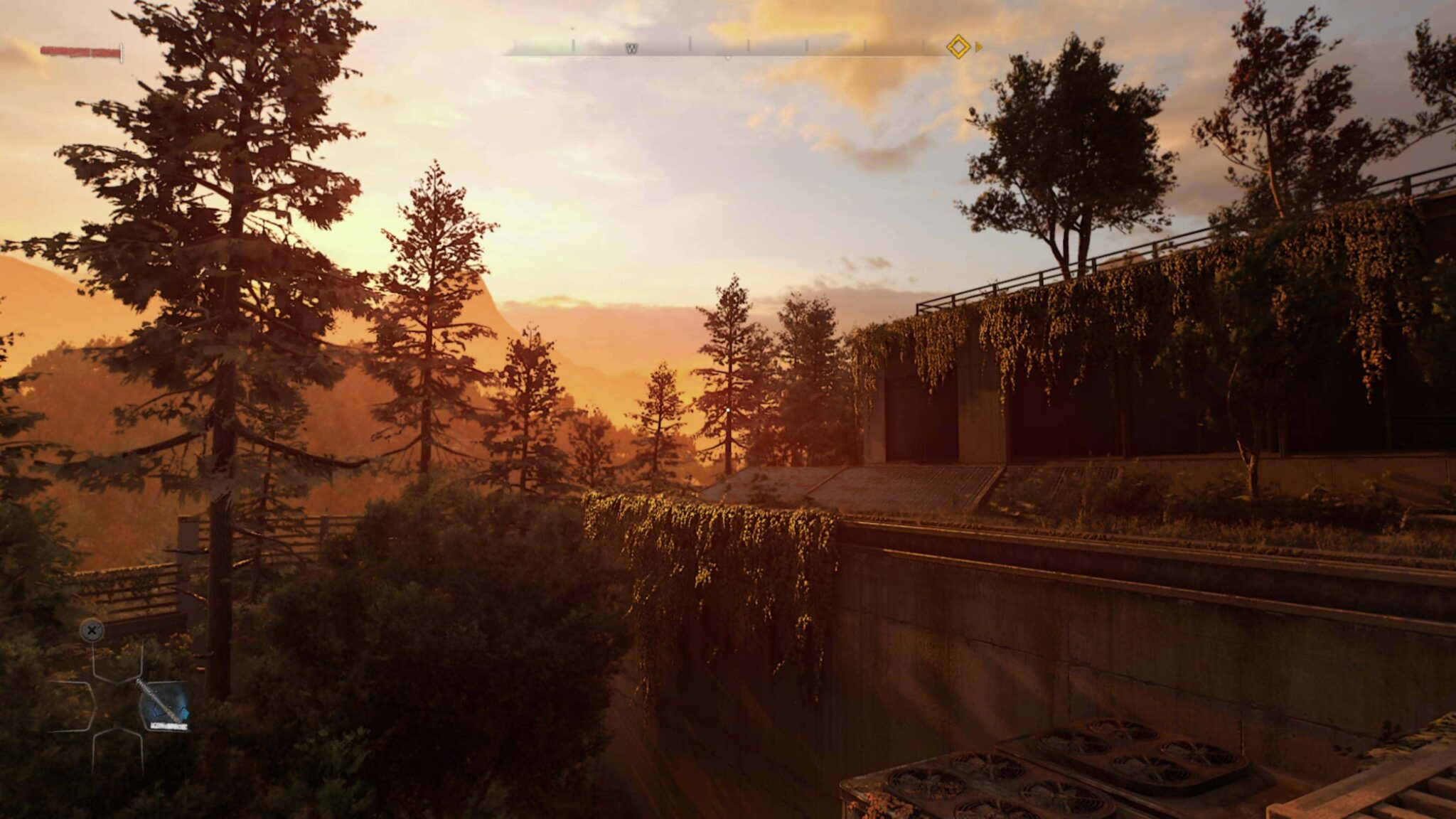Viewport: 1456px width, 819px height.
Task: Click the compass bar's W heading
Action: [631, 48]
